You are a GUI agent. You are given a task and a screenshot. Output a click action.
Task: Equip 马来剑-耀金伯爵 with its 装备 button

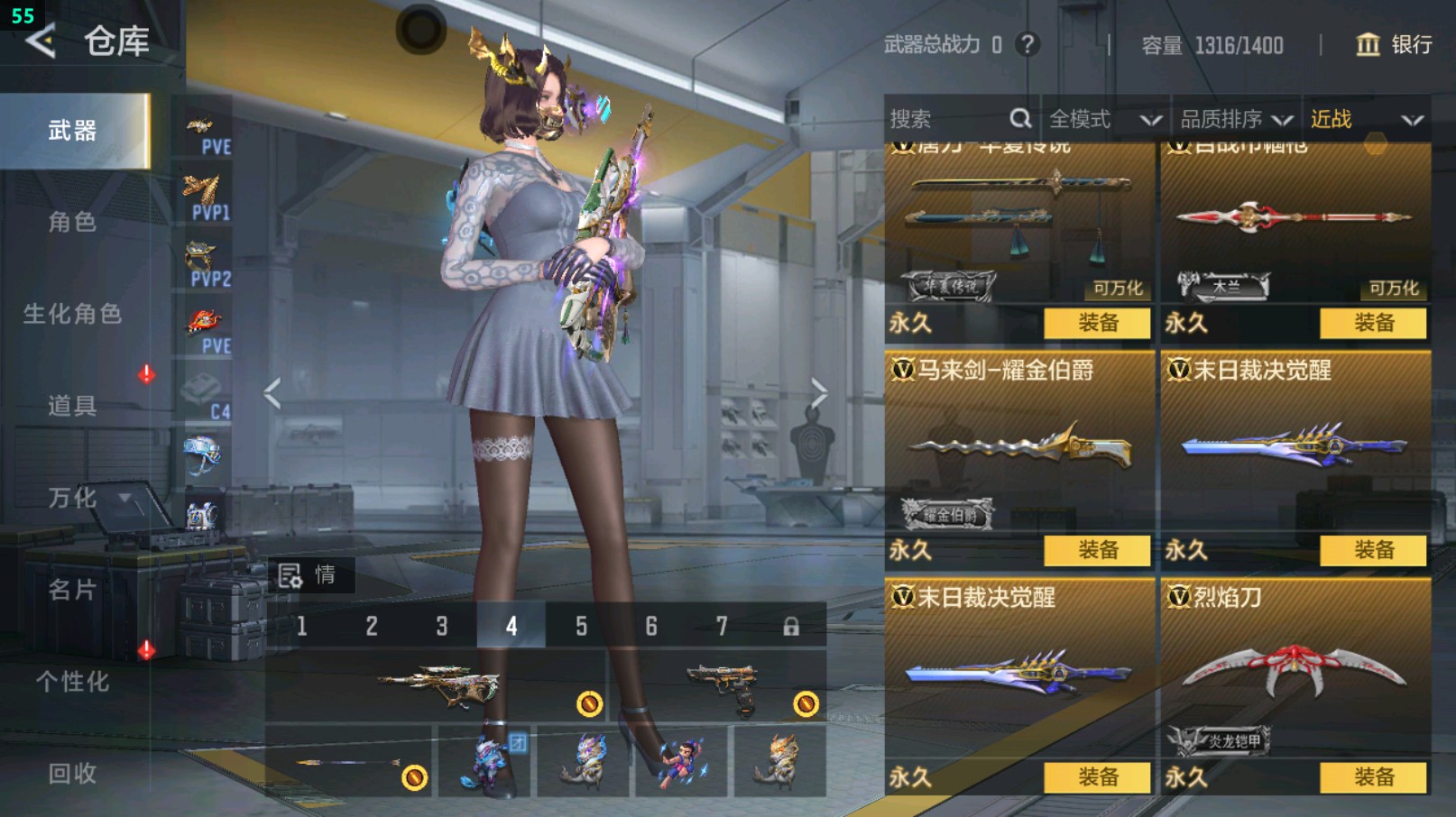(x=1097, y=550)
